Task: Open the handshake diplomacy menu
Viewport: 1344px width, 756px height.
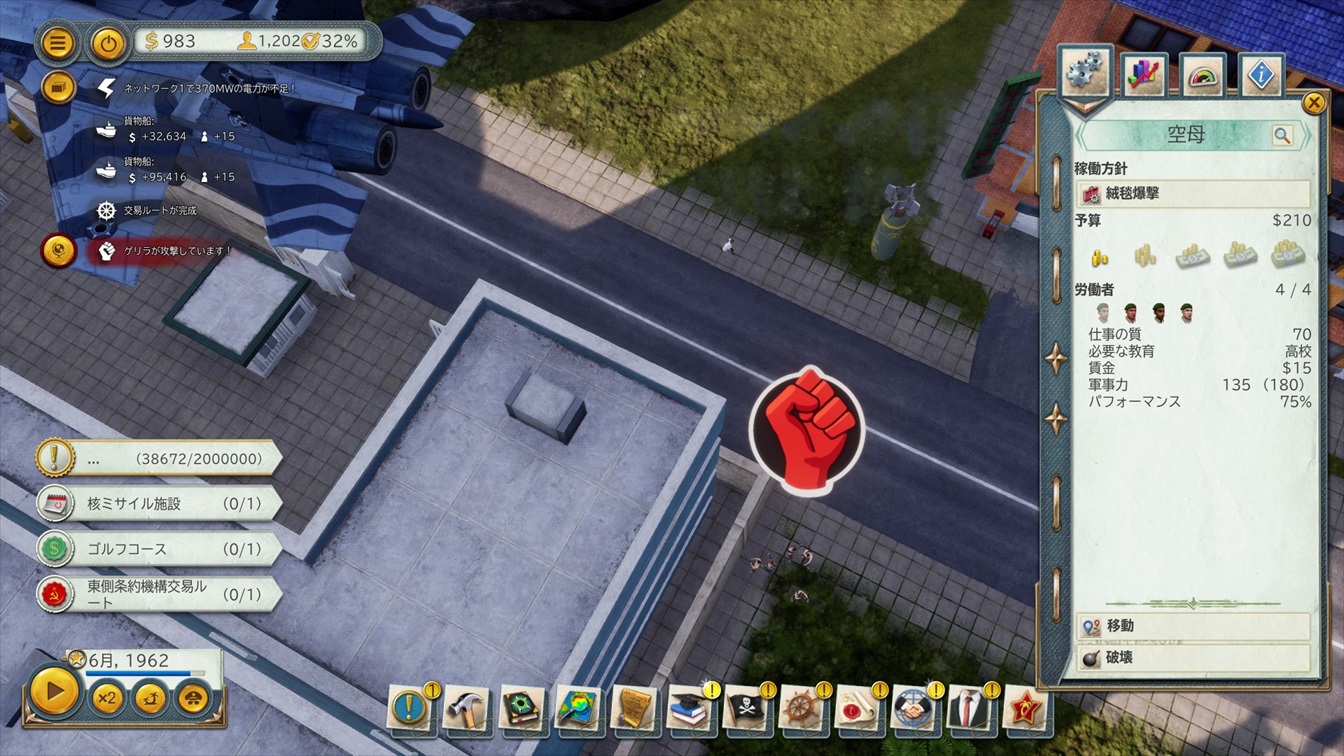Action: [914, 707]
